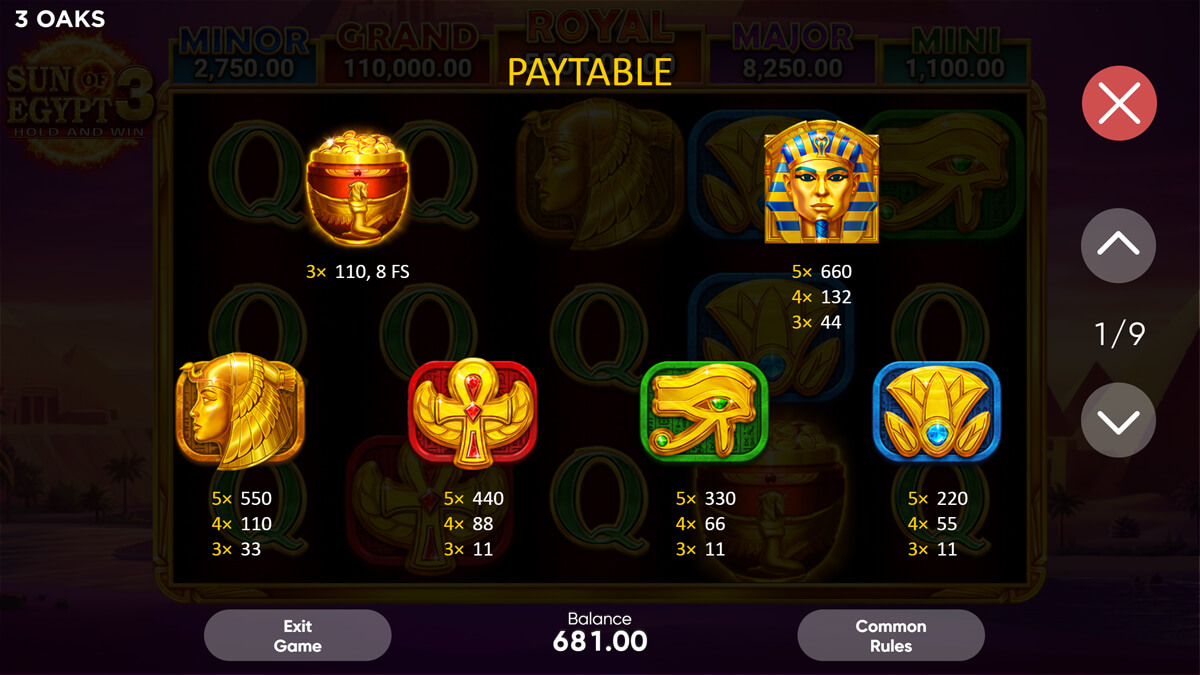Advance to the next paytable page
The height and width of the screenshot is (675, 1200).
1118,421
